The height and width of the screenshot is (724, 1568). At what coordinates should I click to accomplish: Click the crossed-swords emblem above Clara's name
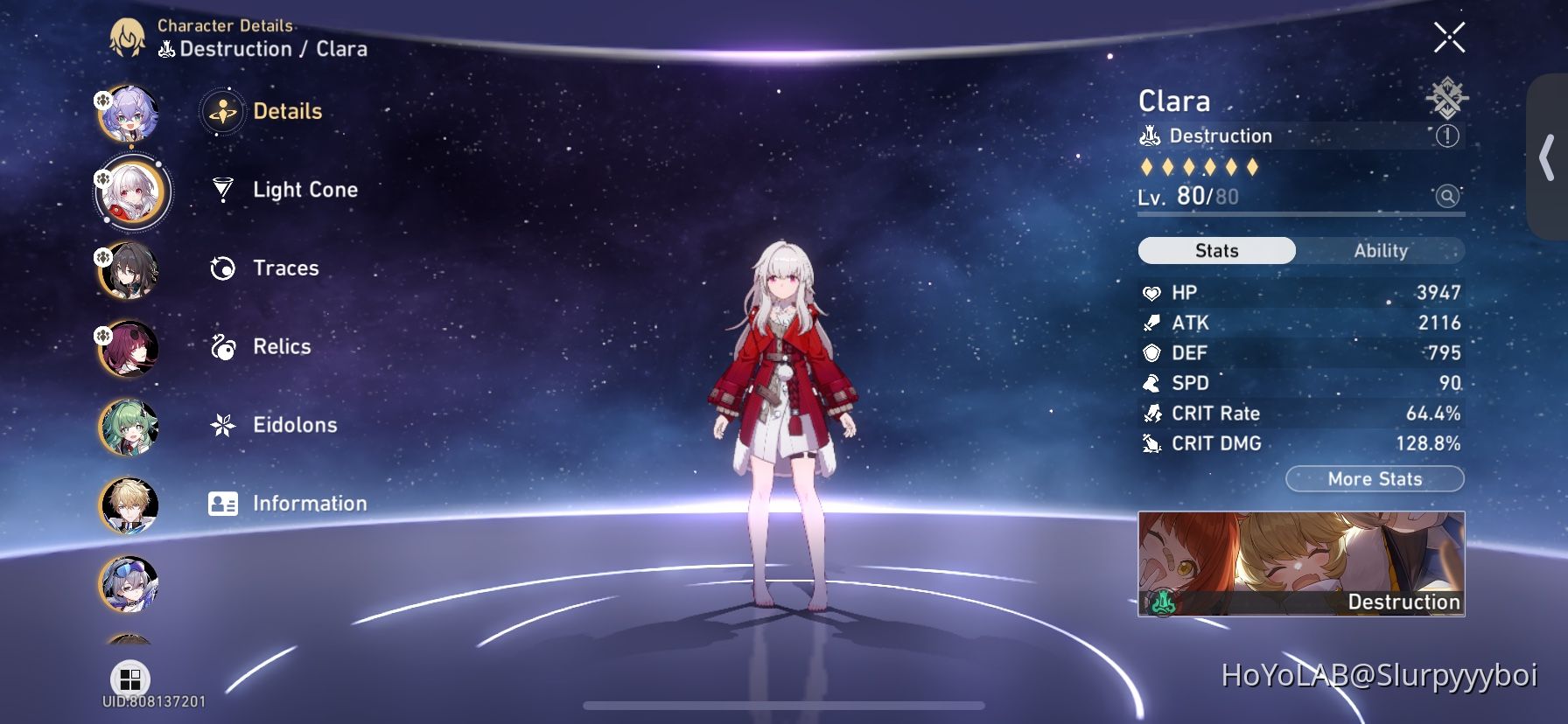(1445, 96)
